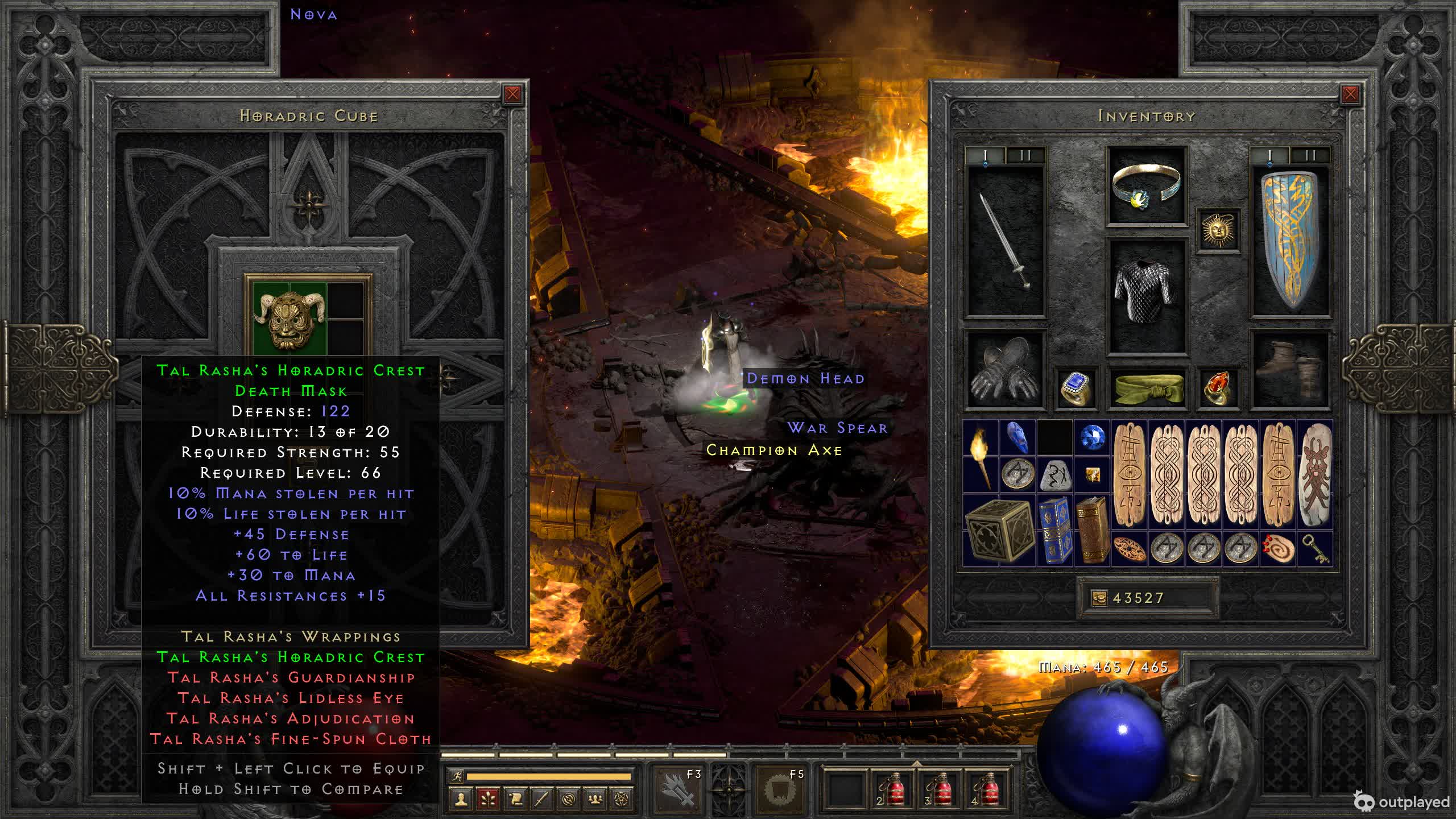Switch to weapon set II on the left

[x=1025, y=155]
